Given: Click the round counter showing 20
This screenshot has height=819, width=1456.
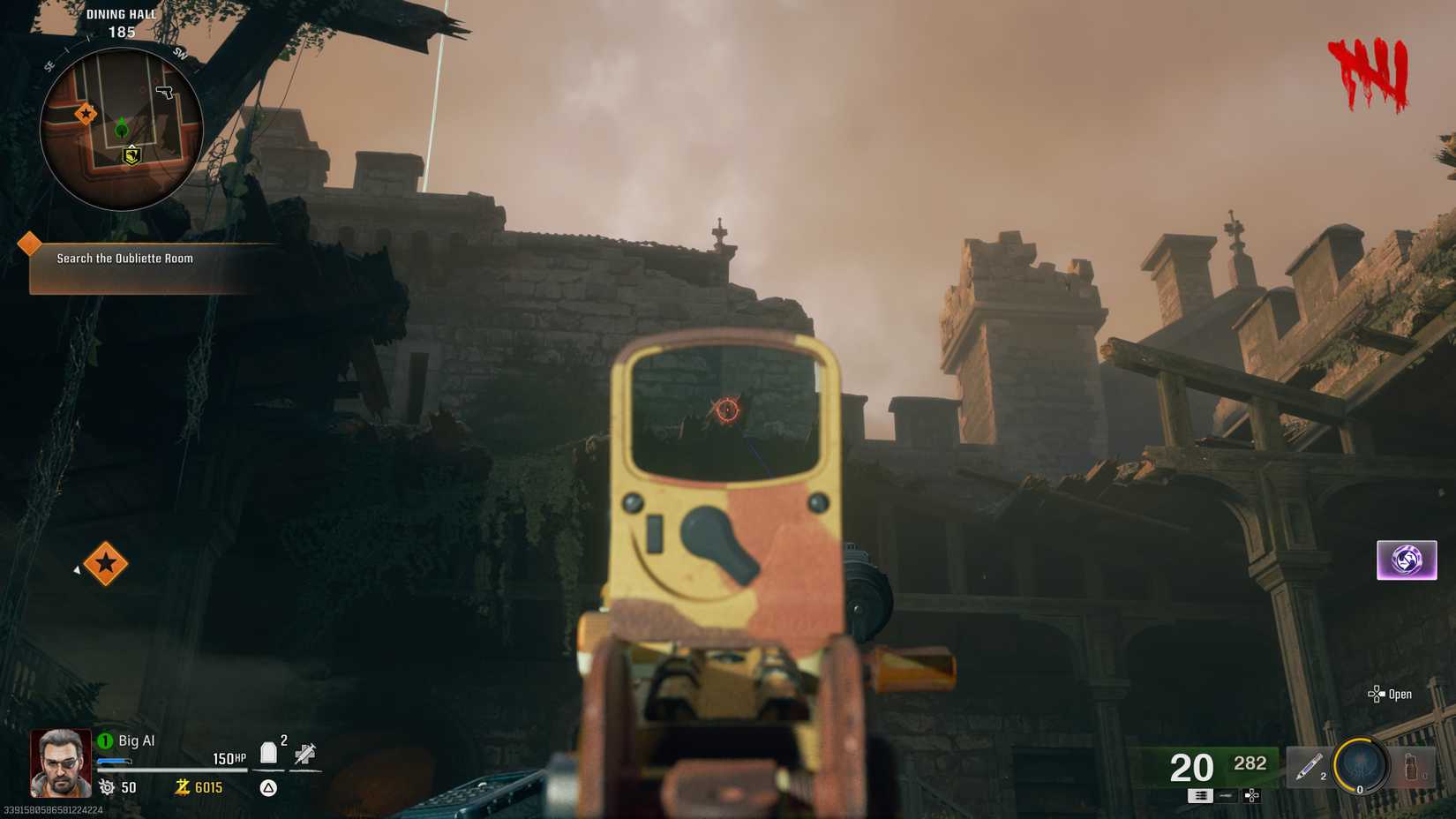Looking at the screenshot, I should [x=1190, y=766].
